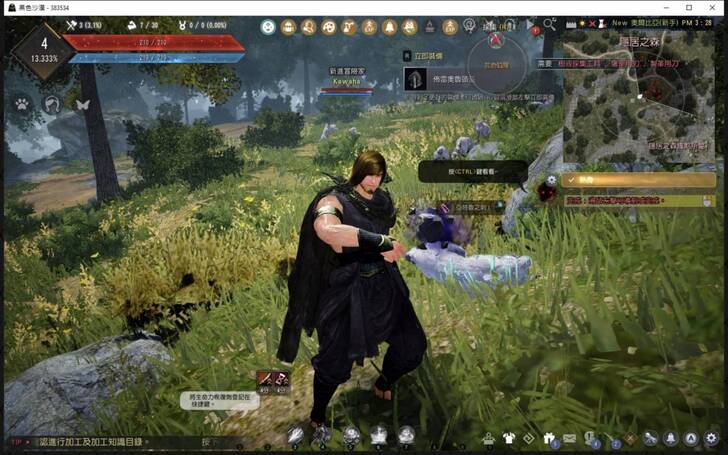
Task: Click the magnifier search icon near the minimap
Action: [x=549, y=23]
